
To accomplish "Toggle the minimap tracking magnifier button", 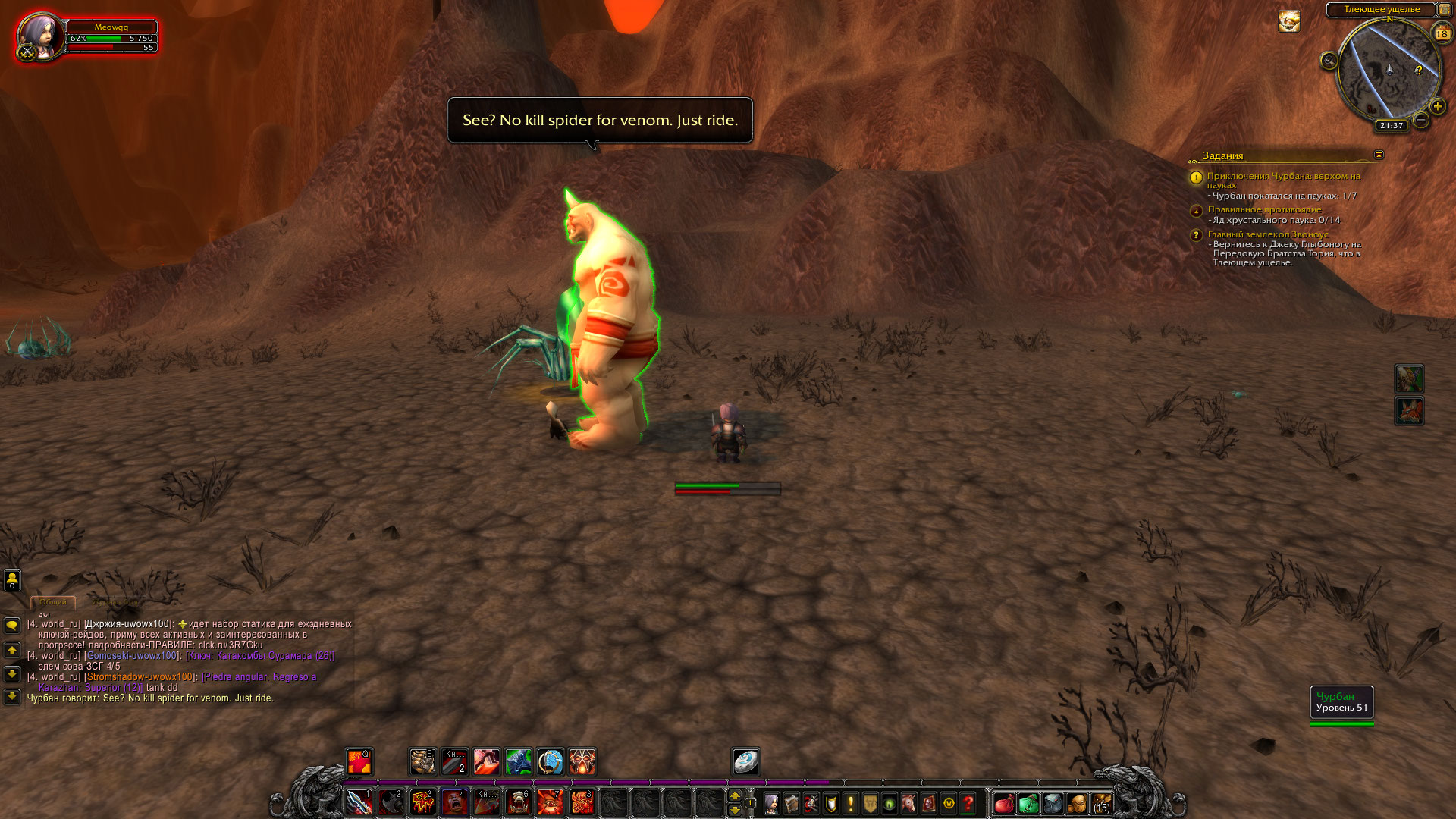I will click(1329, 61).
